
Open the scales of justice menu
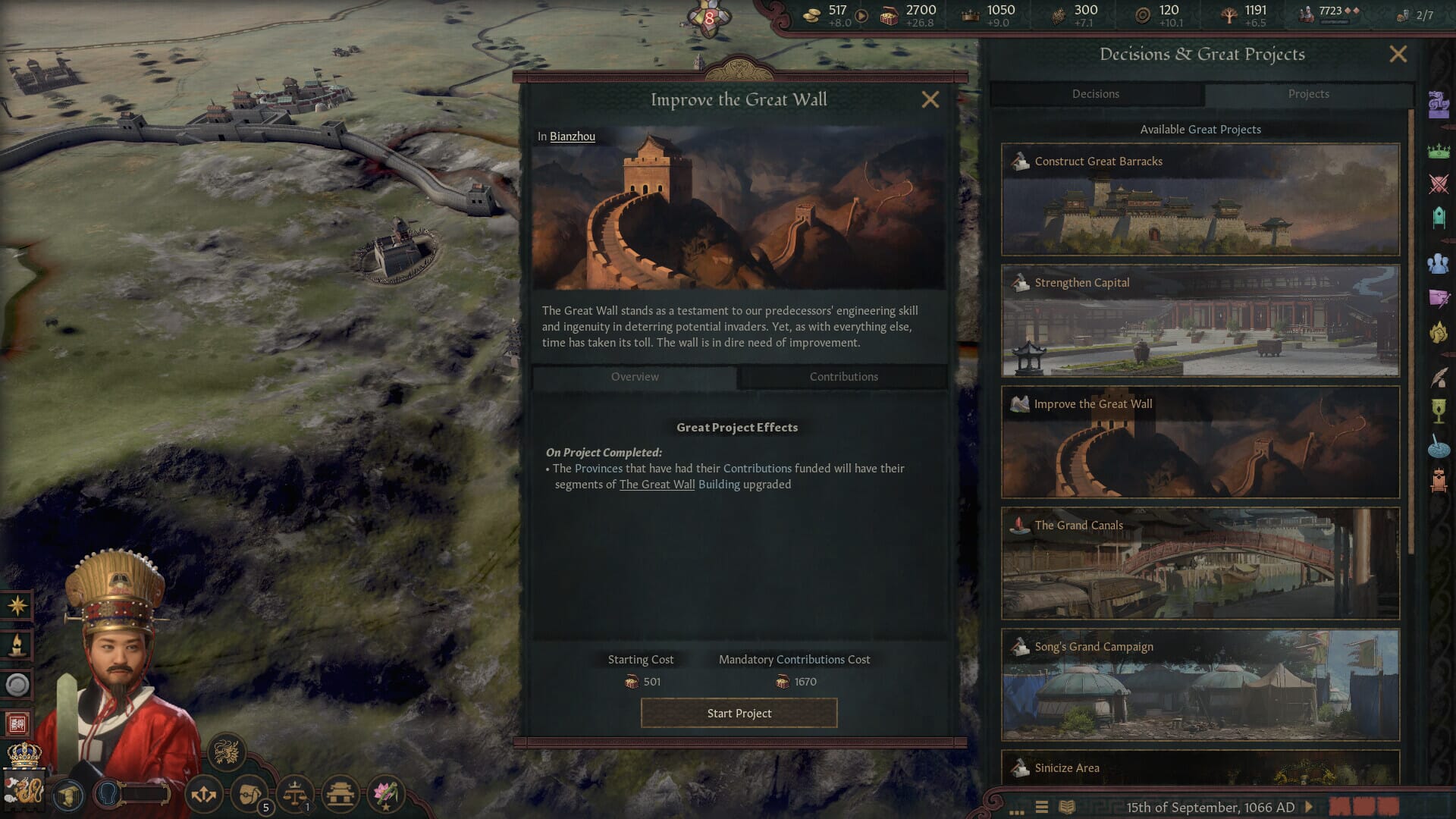pyautogui.click(x=295, y=794)
